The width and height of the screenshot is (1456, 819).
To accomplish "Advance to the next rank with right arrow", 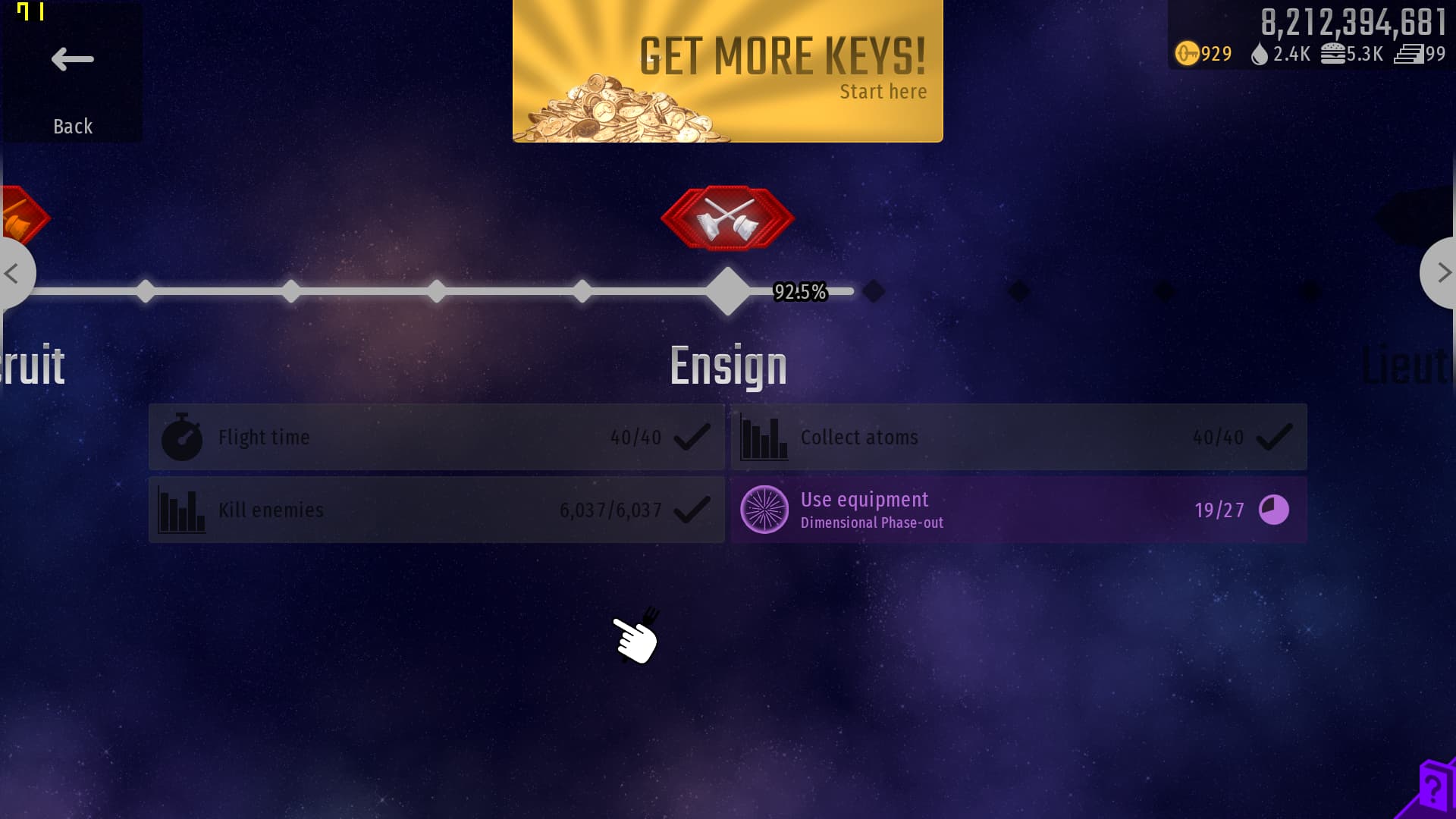I will [x=1441, y=273].
